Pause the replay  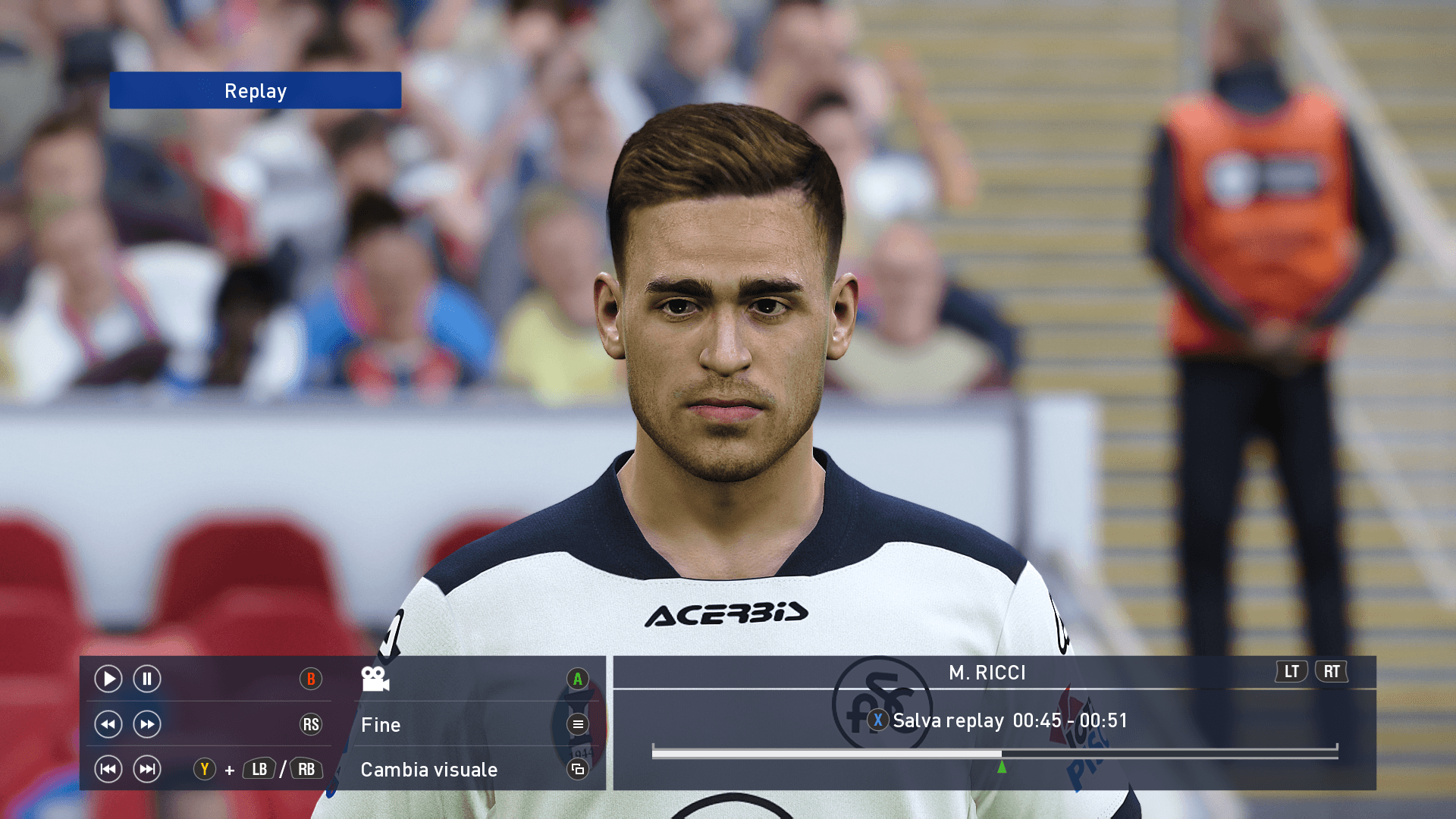[147, 679]
